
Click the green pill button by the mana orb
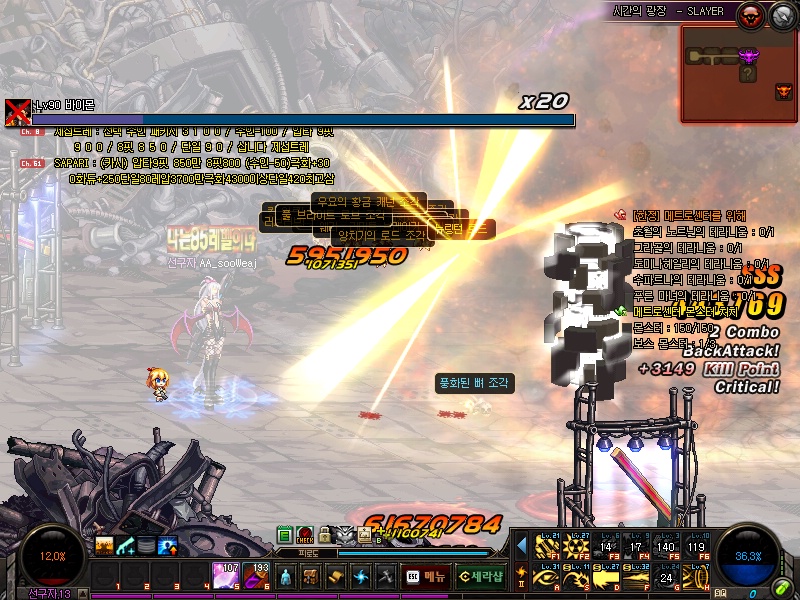click(x=780, y=589)
